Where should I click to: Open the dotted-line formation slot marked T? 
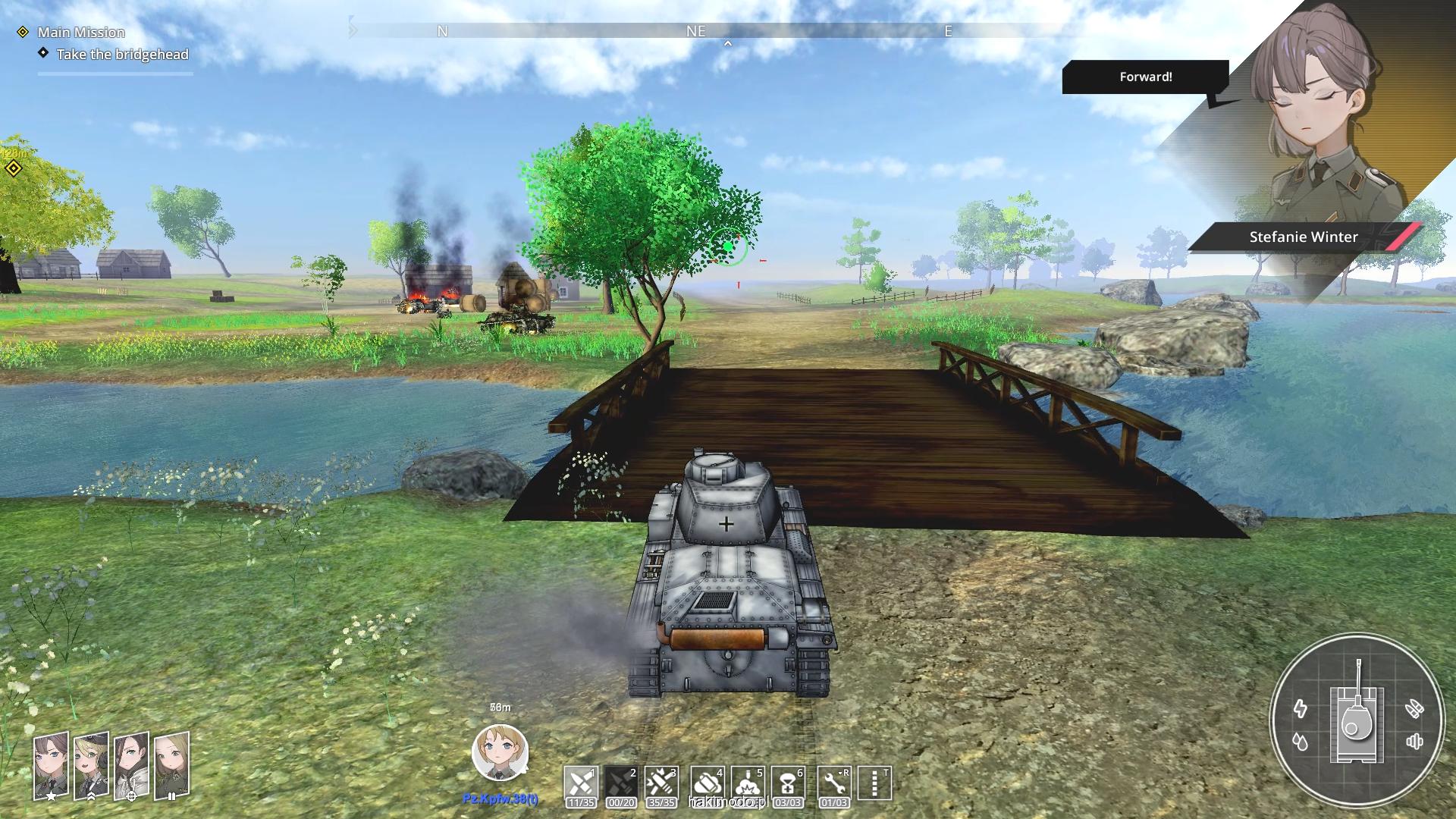click(874, 783)
